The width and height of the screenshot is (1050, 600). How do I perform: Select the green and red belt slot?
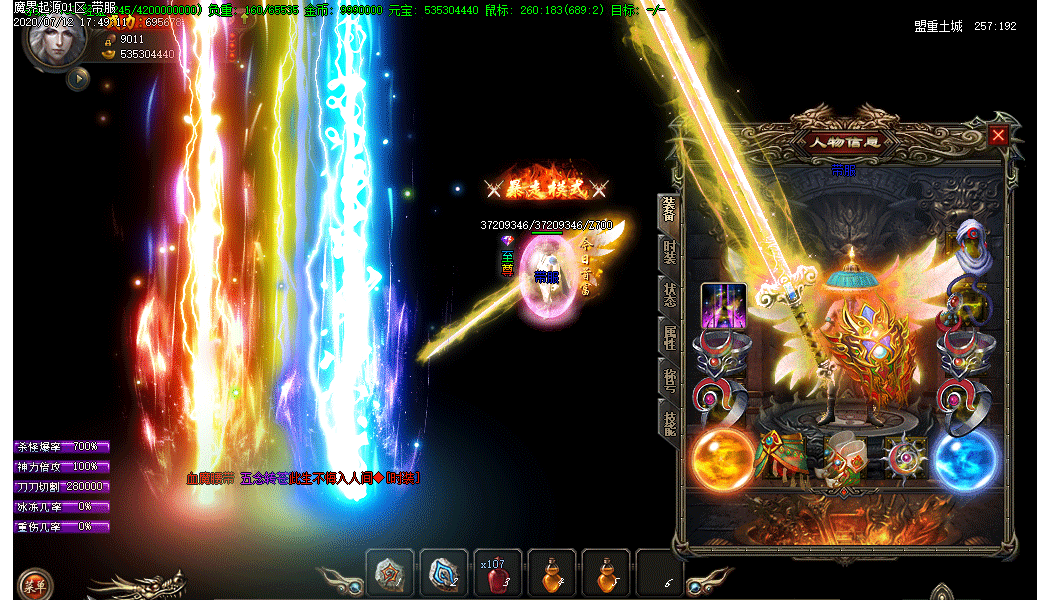[783, 458]
